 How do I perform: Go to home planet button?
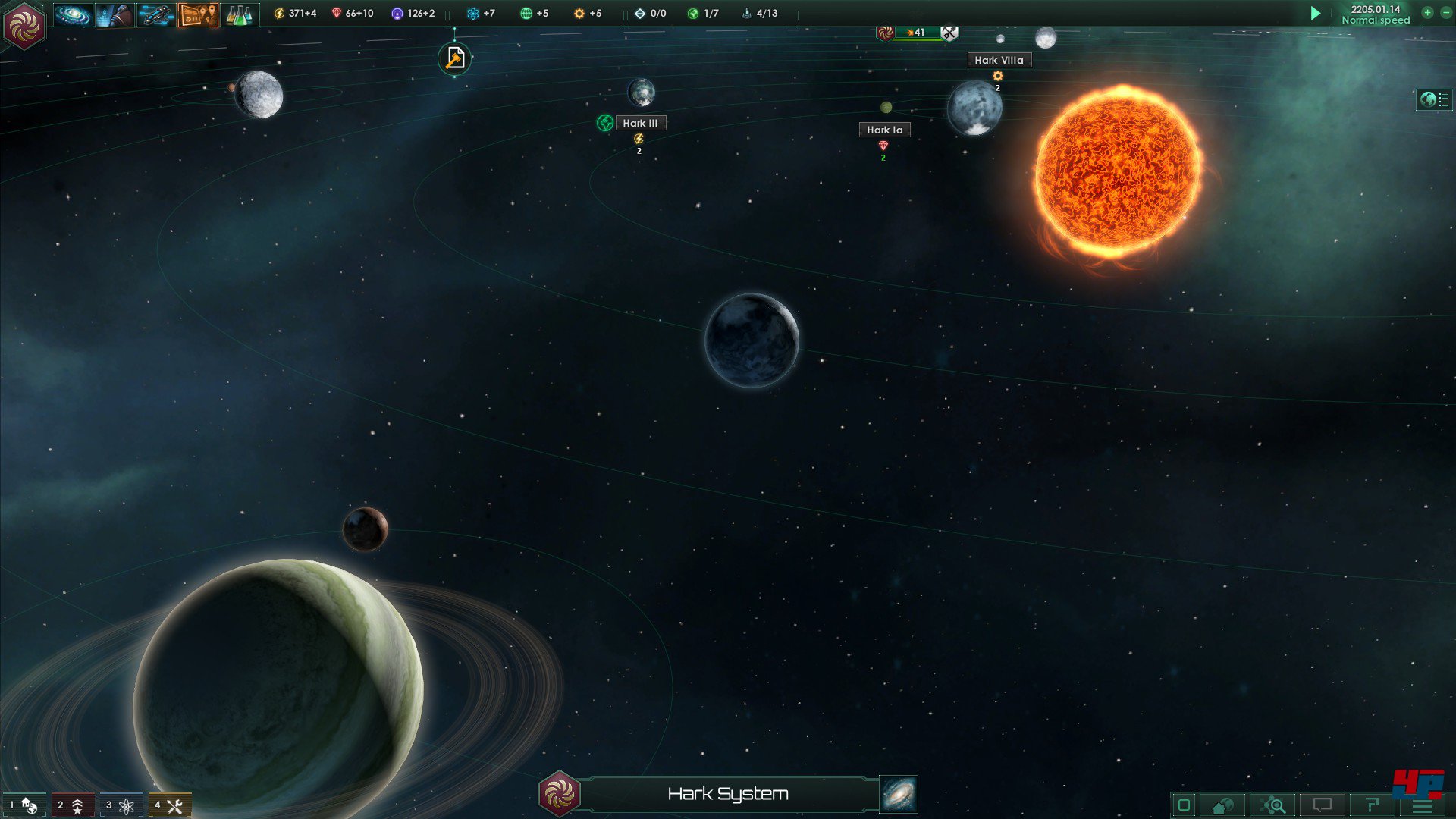click(x=1222, y=805)
